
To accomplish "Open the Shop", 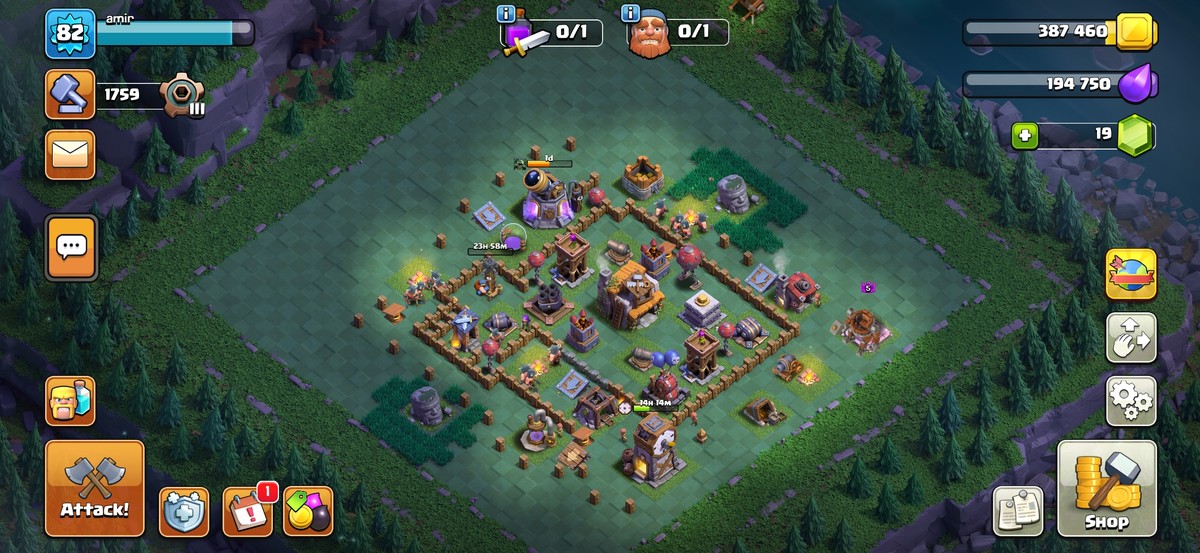I will pos(1106,490).
